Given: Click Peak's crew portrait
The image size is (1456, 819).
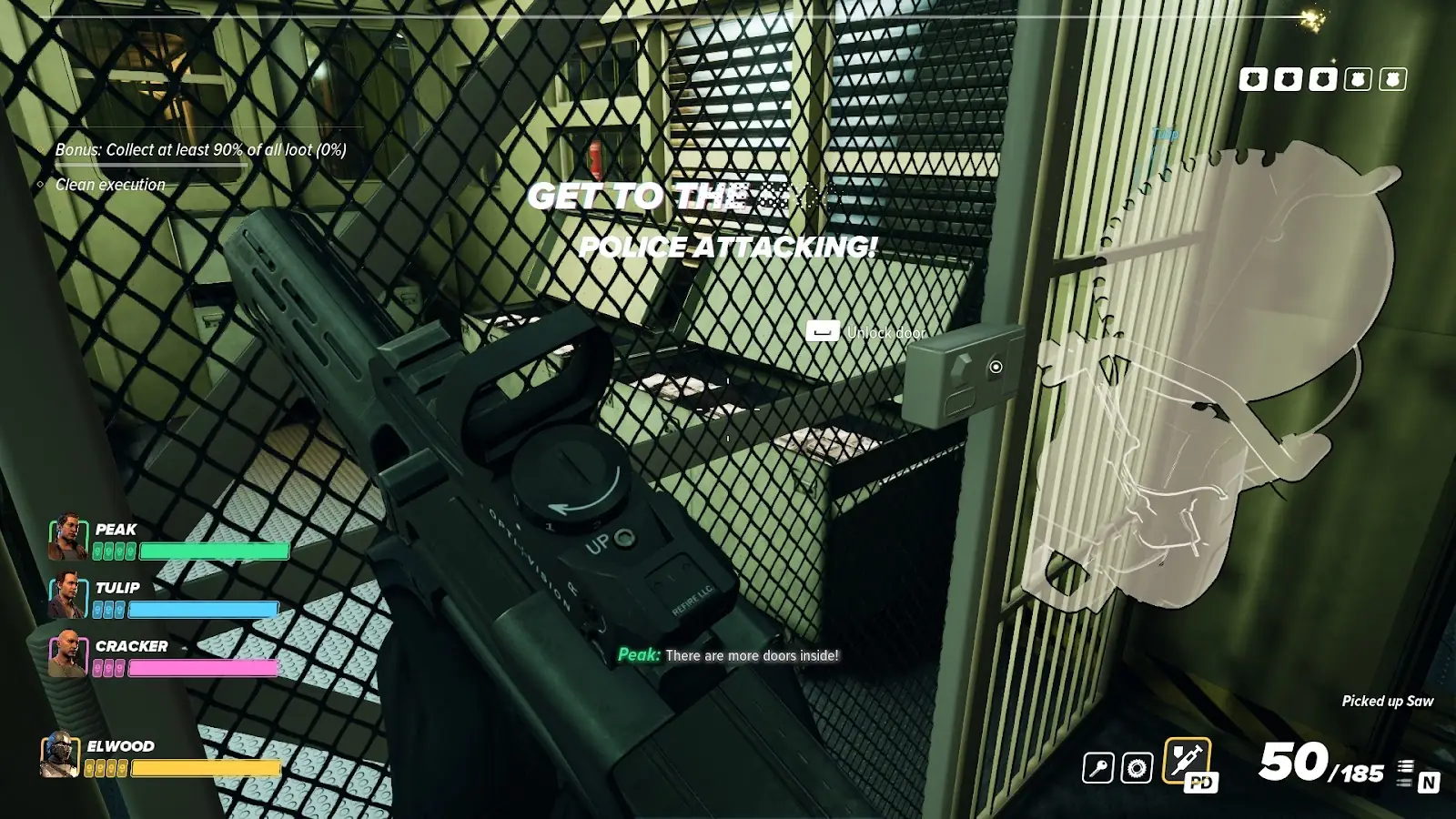Looking at the screenshot, I should pyautogui.click(x=67, y=537).
